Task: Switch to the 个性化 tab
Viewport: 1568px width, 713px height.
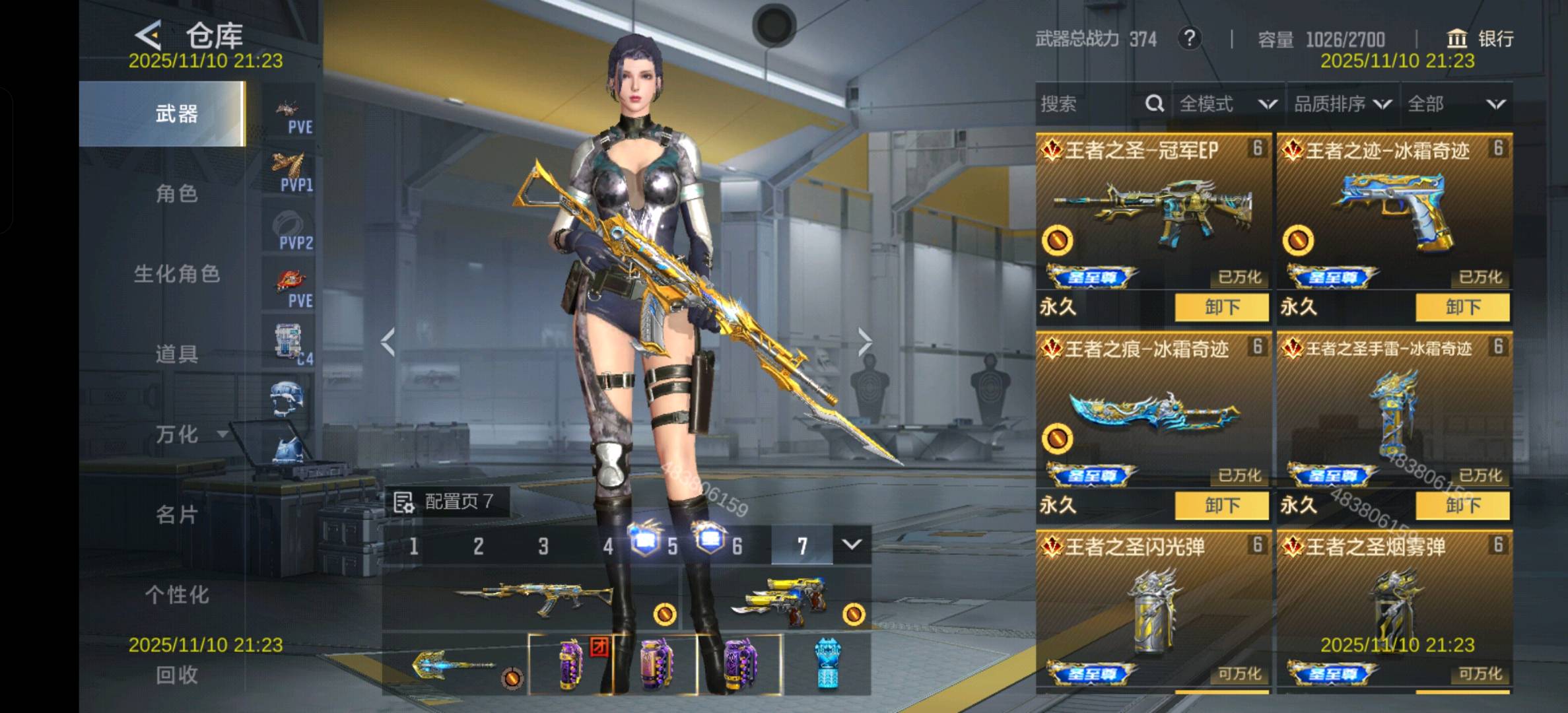Action: pyautogui.click(x=176, y=595)
